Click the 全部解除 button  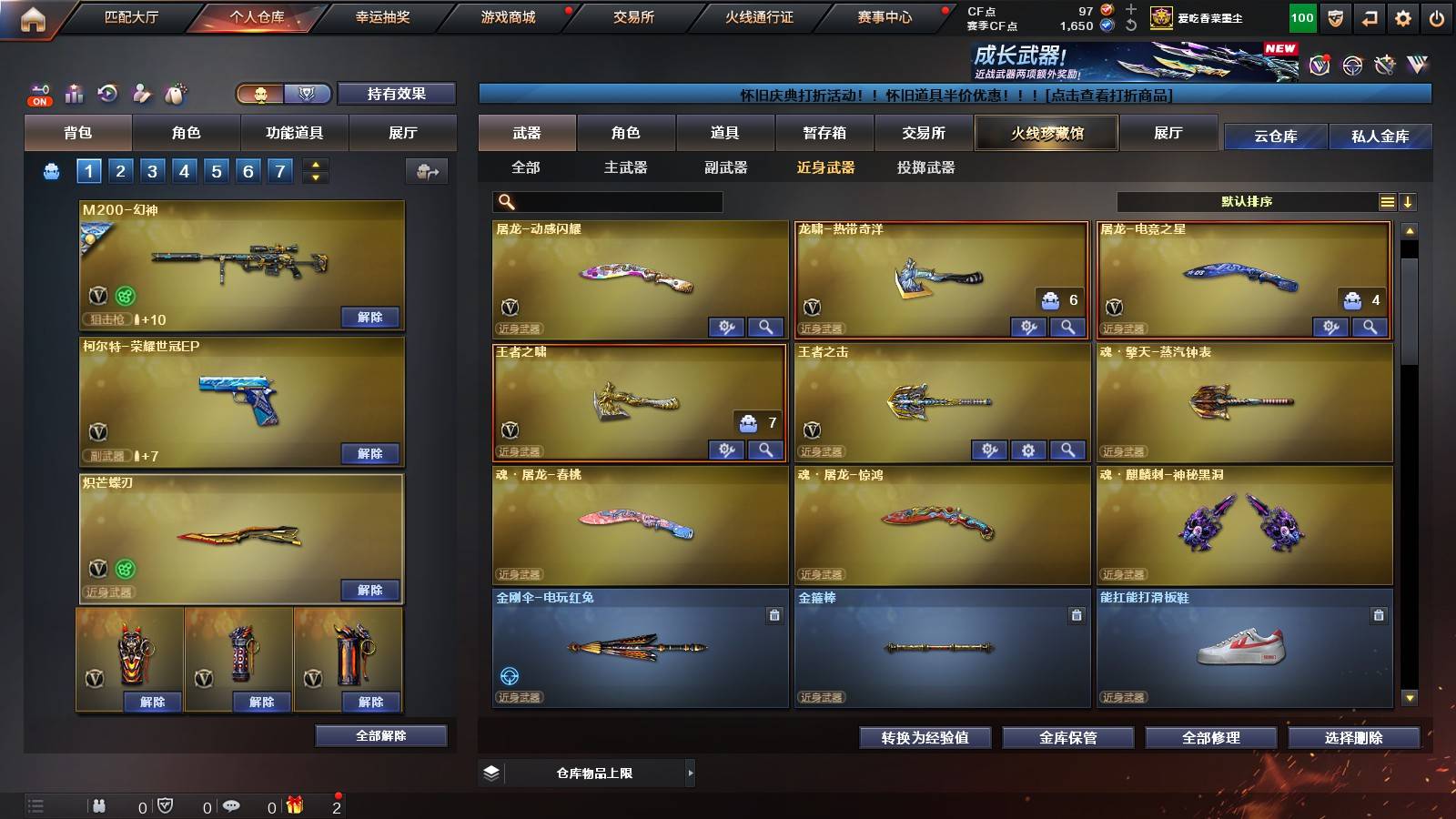(x=380, y=735)
